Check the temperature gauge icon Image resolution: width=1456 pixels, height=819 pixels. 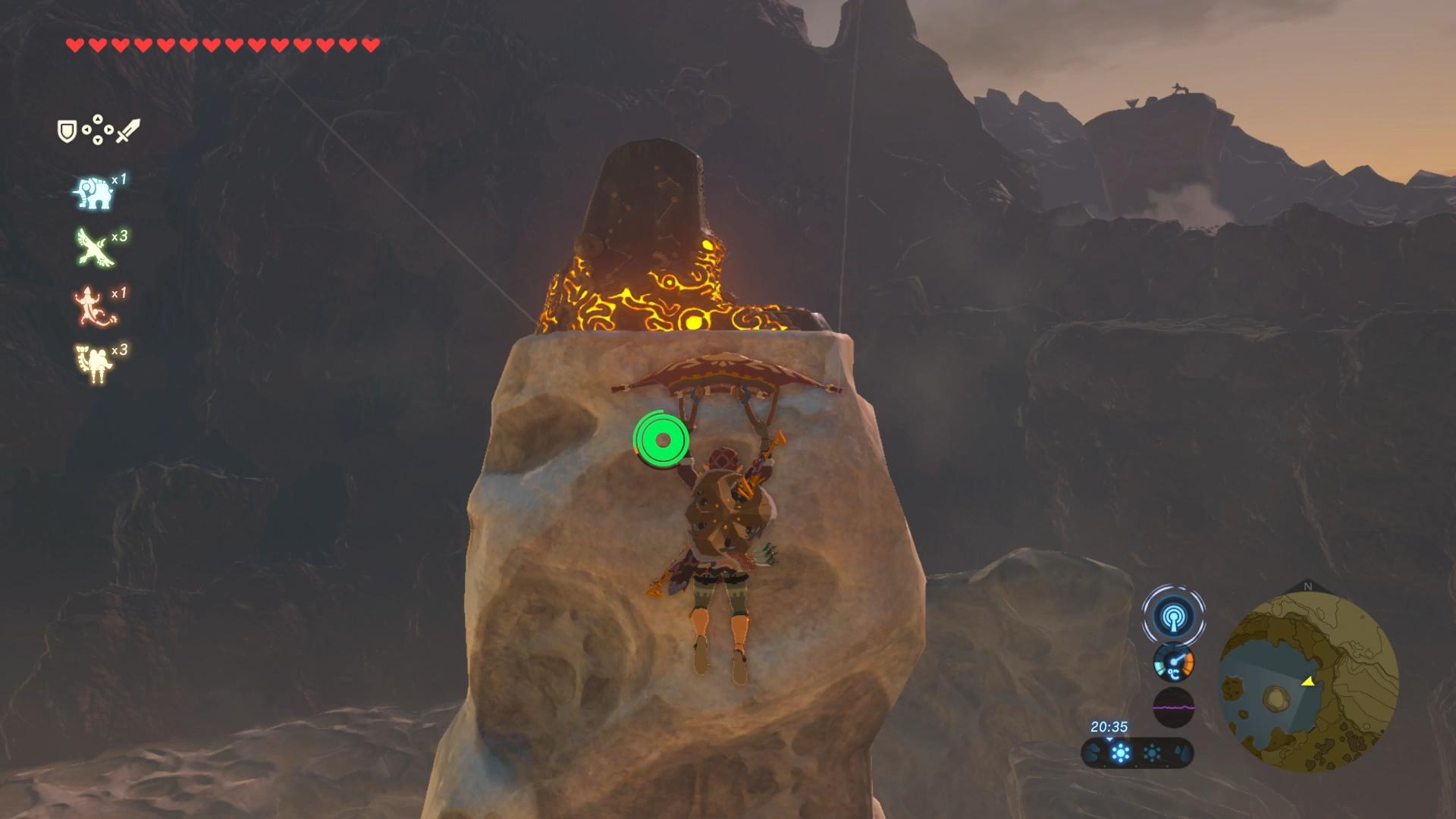pyautogui.click(x=1173, y=663)
